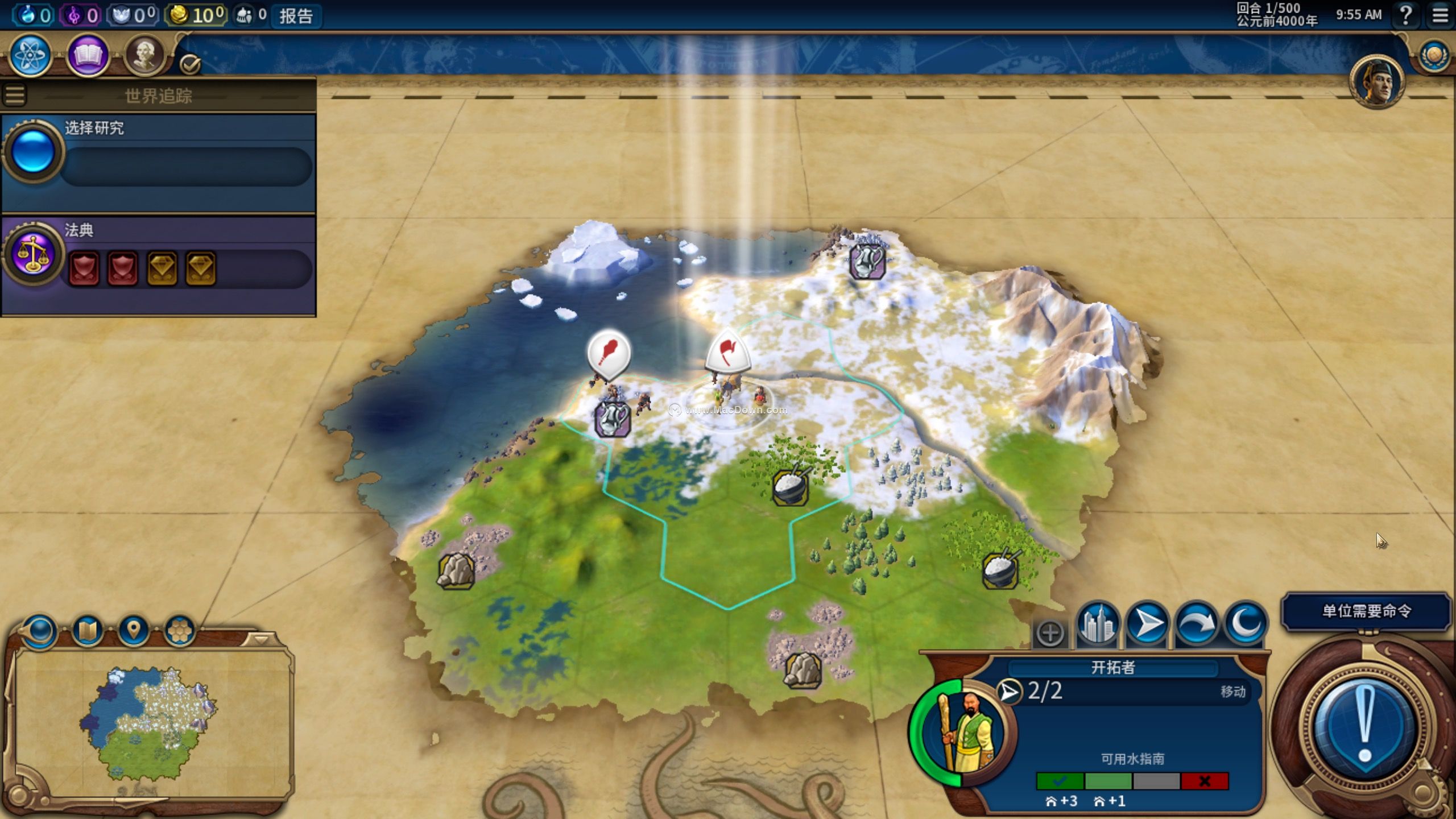Click the large end-turn globe button
Viewport: 1456px width, 819px height.
coord(1365,725)
